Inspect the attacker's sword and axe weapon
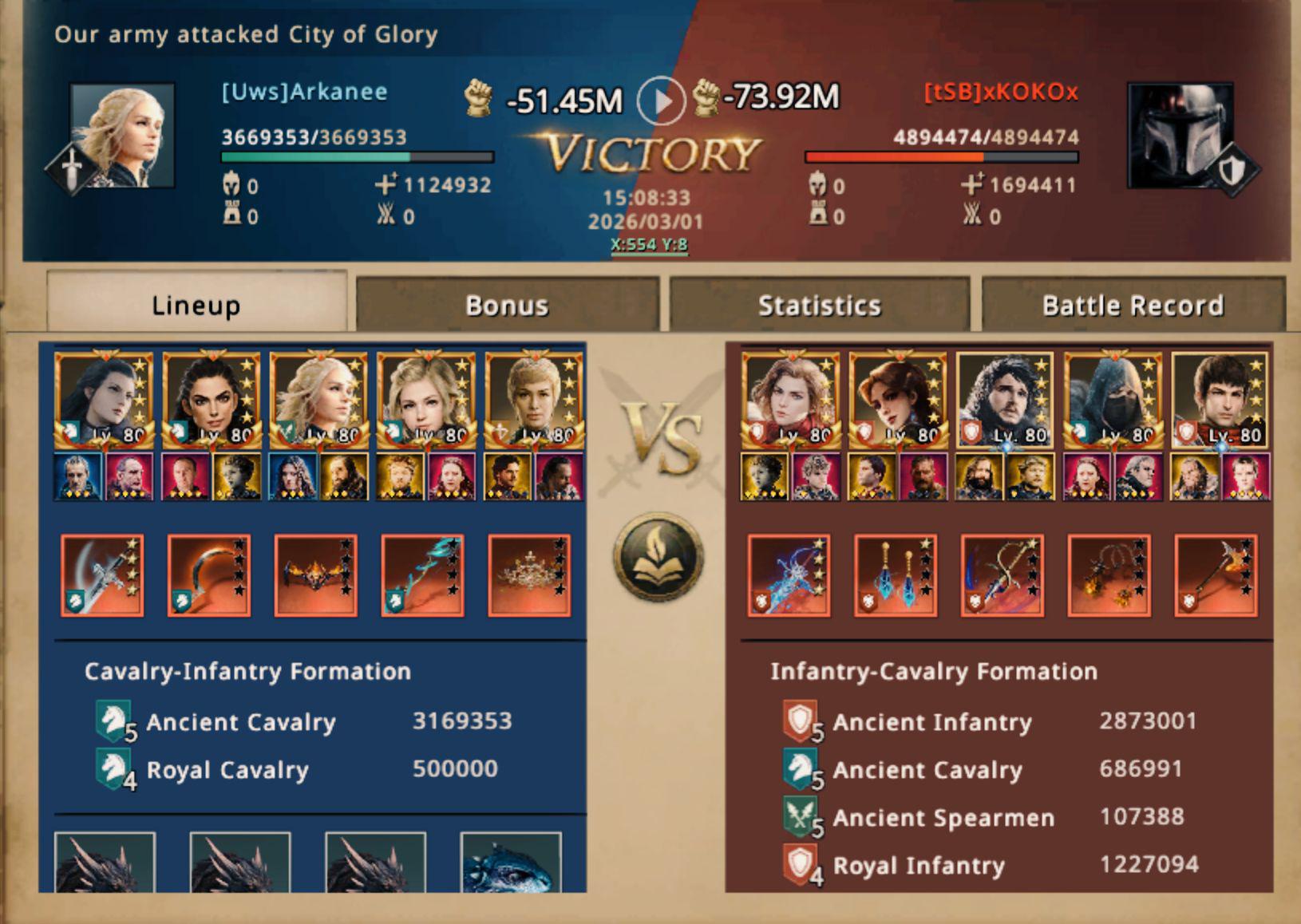The width and height of the screenshot is (1301, 924). tap(102, 575)
